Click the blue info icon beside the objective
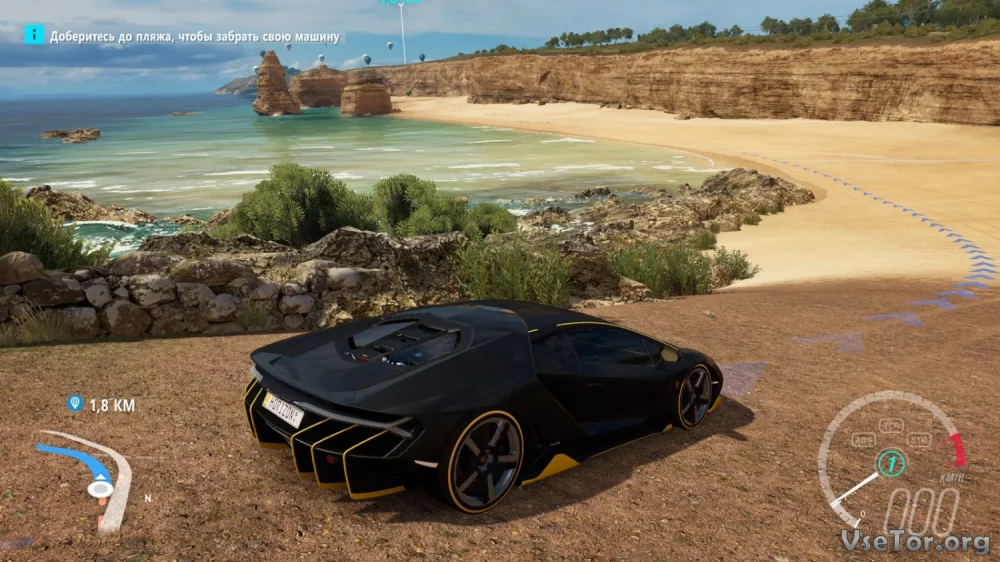 [x=34, y=35]
